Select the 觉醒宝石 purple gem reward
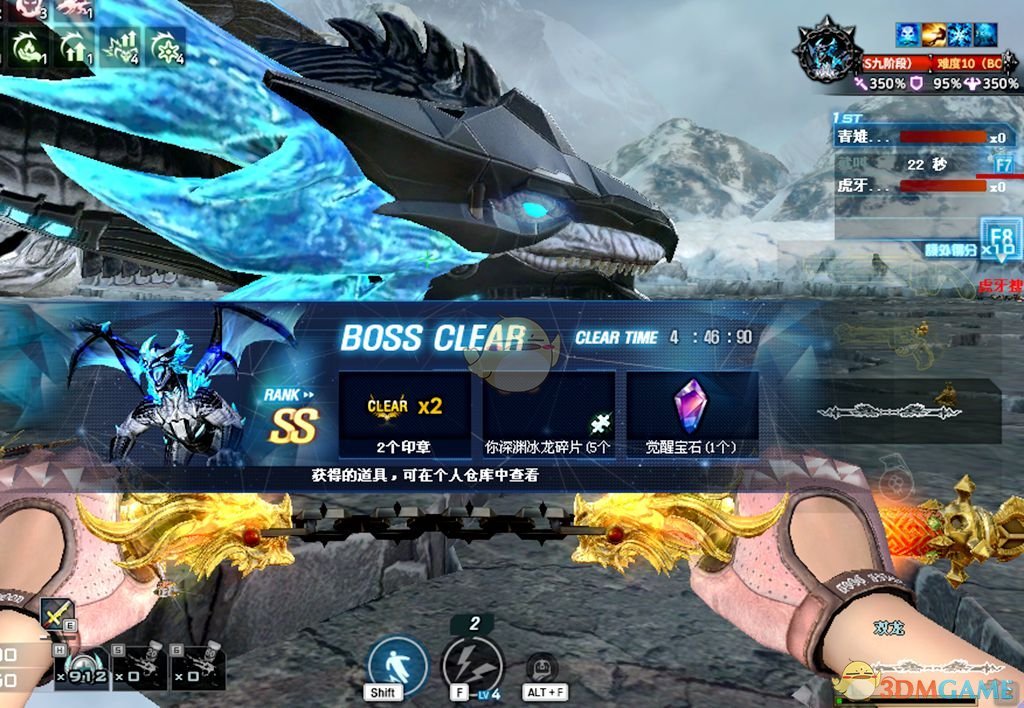This screenshot has width=1024, height=708. (692, 414)
